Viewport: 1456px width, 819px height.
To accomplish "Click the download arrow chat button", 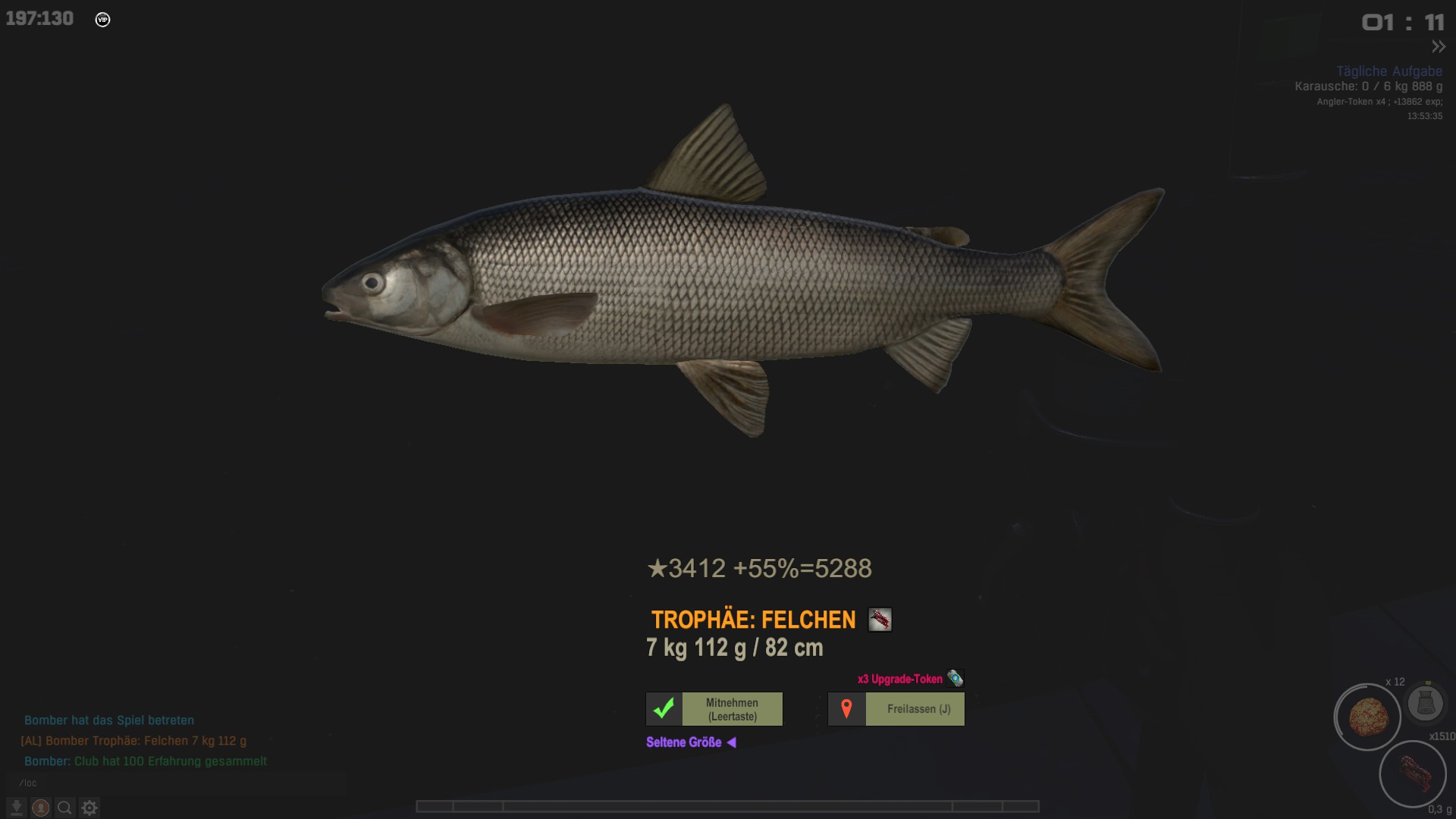I will pos(17,808).
